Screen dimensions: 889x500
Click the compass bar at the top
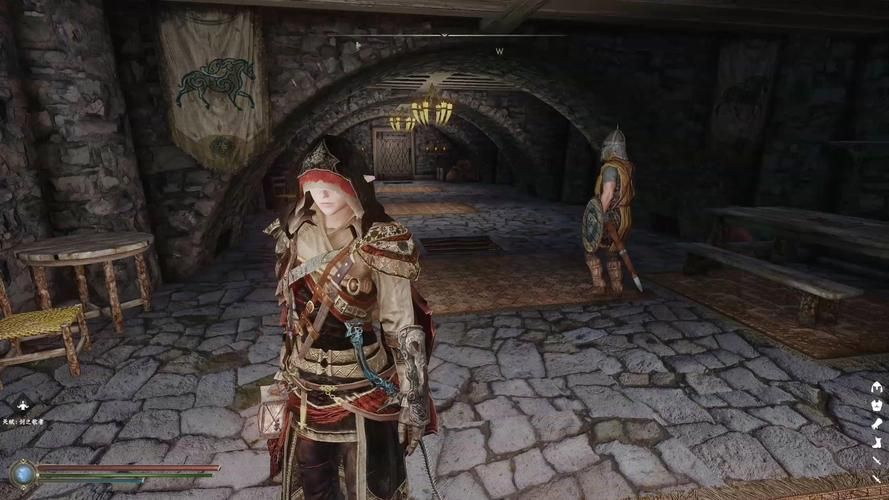tap(445, 37)
